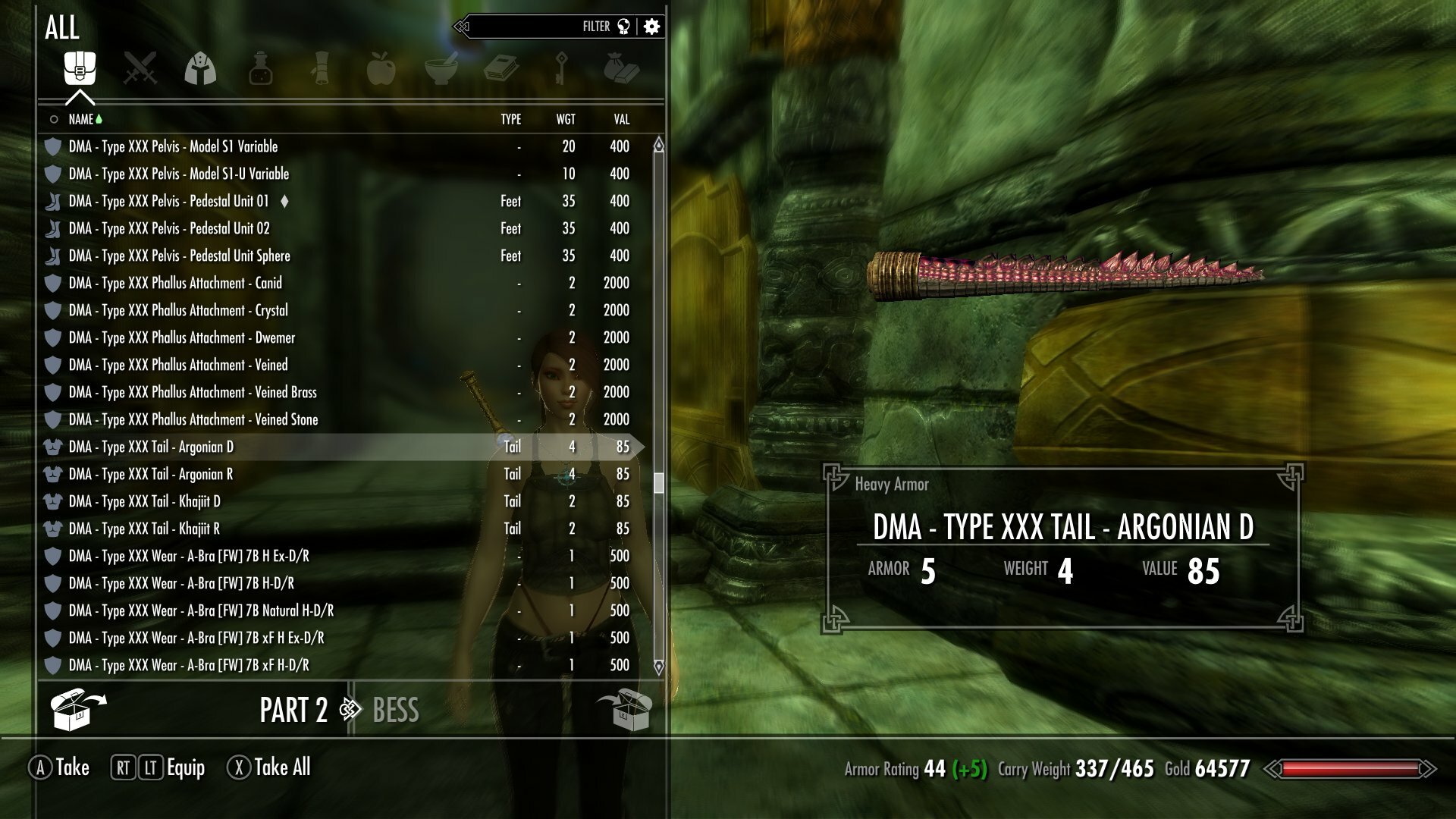Open the armor helmet category tab

point(200,68)
